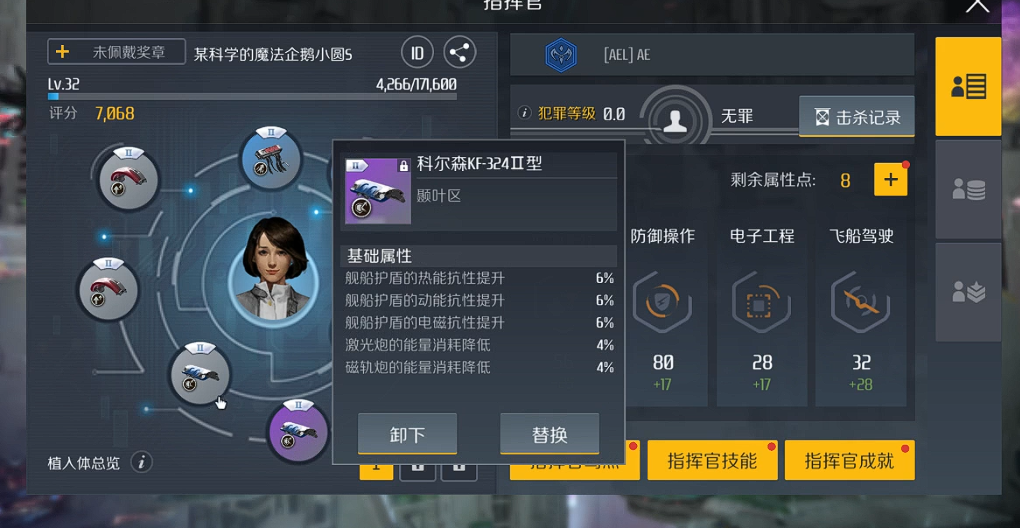Switch to the person-with-layers tab
Image resolution: width=1020 pixels, height=528 pixels.
click(968, 291)
